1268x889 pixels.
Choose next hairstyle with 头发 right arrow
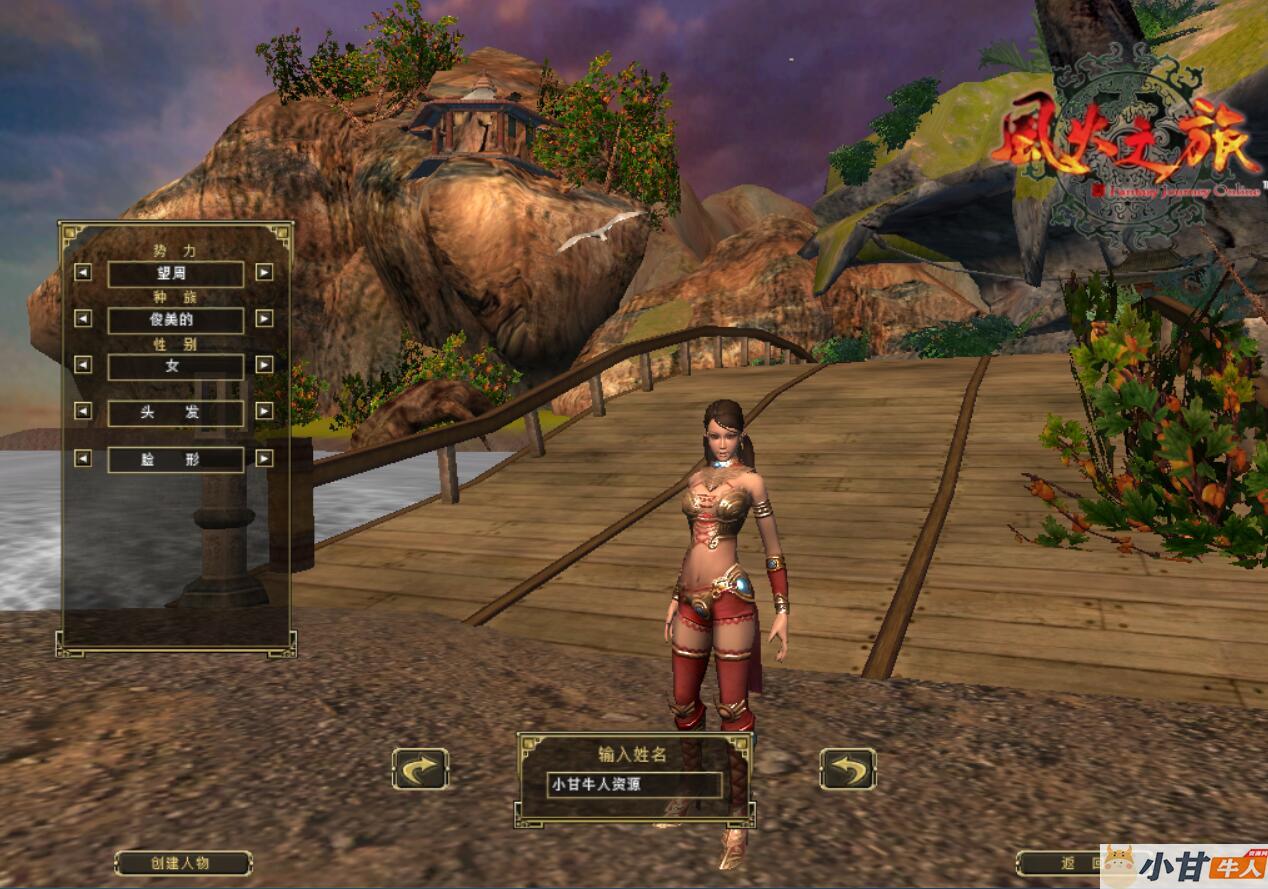[x=264, y=411]
